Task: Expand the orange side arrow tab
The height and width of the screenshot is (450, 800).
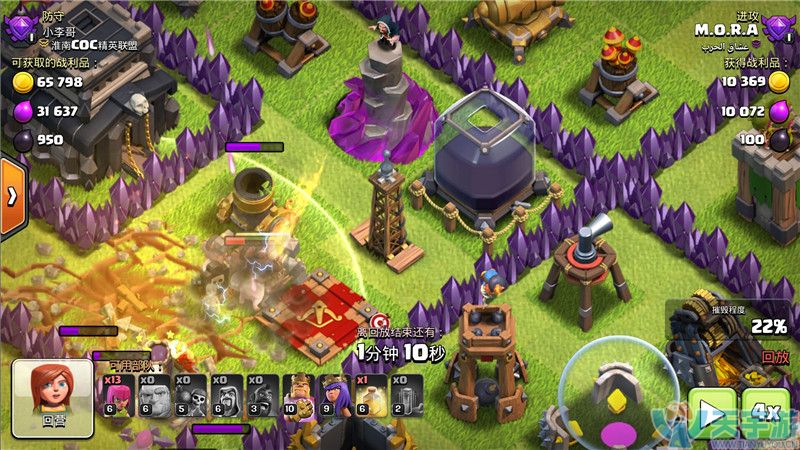Action: 12,197
